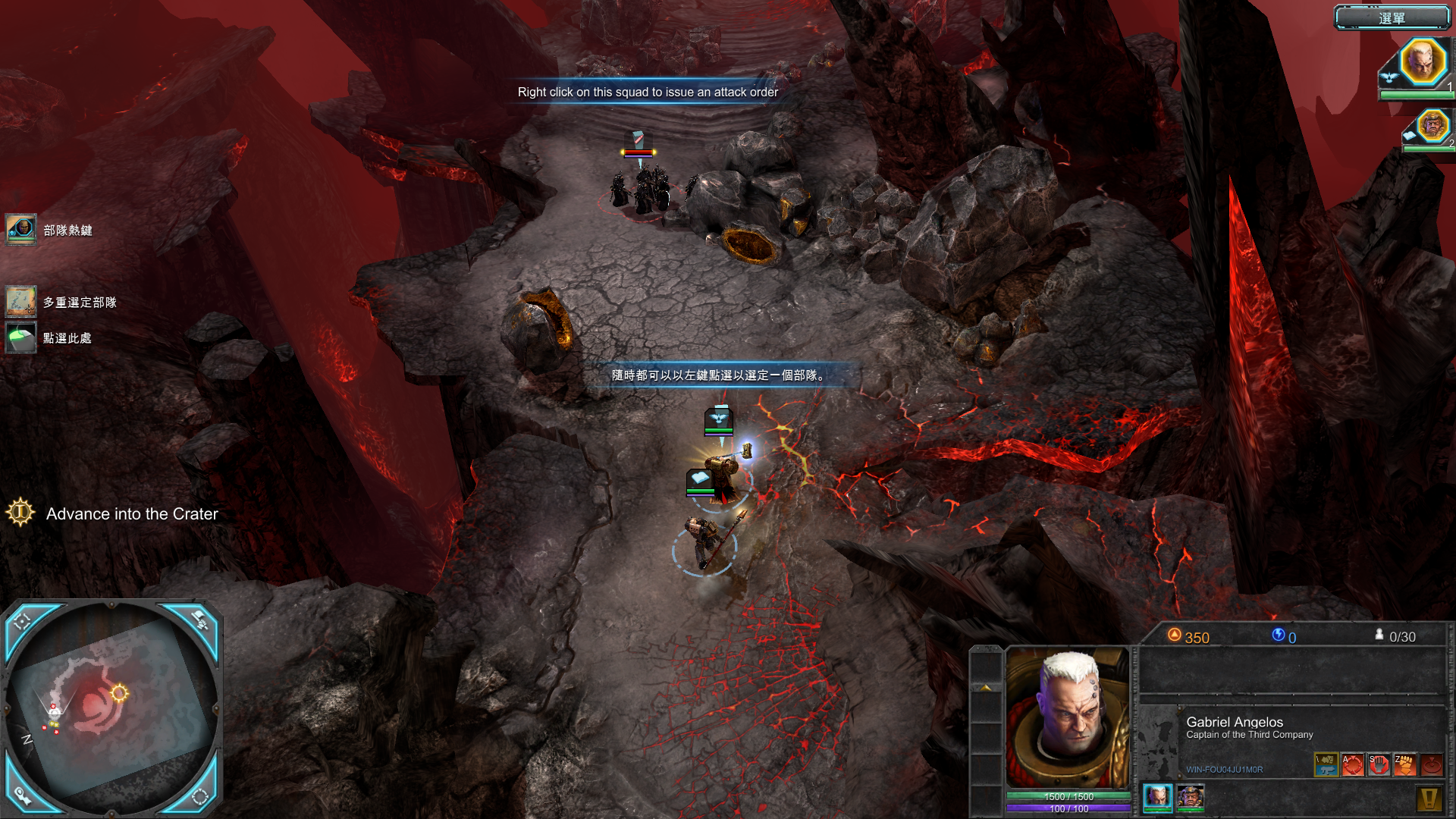Click the minimap's top-left focus-camera button
The height and width of the screenshot is (819, 1456).
click(23, 622)
